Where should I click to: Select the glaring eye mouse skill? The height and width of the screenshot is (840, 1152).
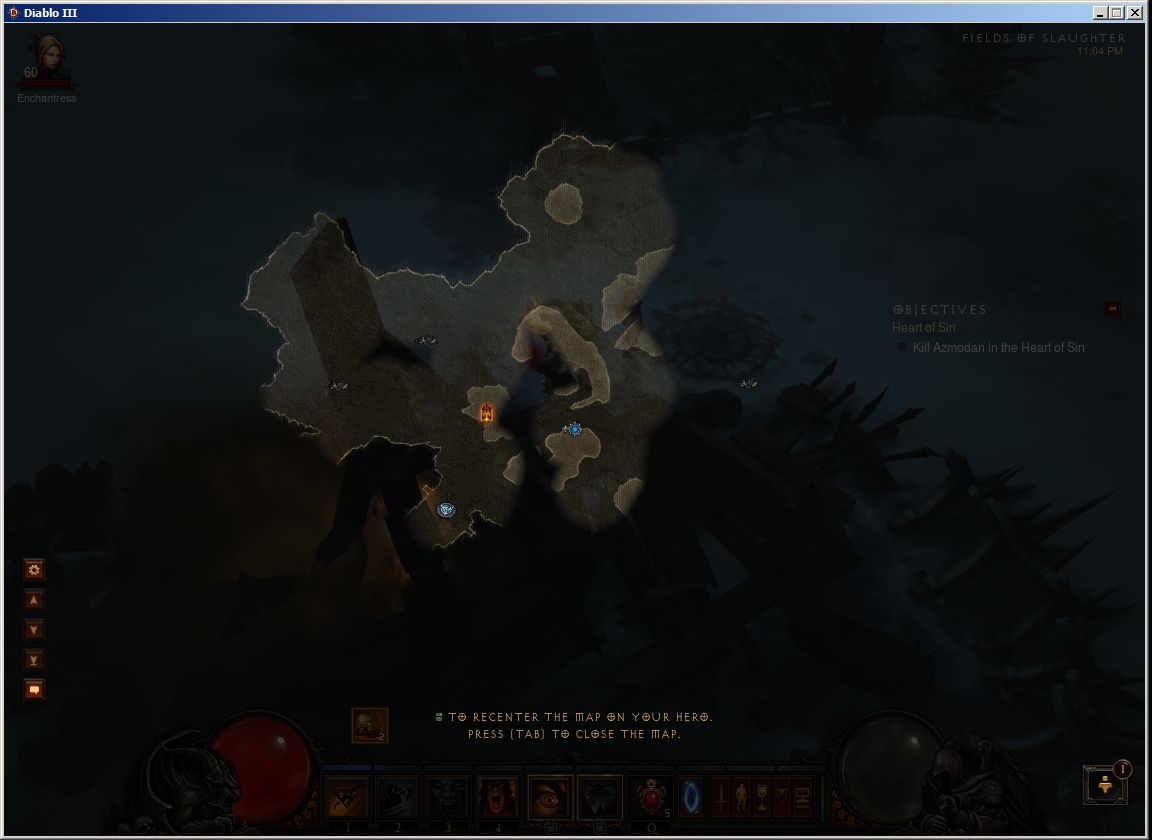550,797
